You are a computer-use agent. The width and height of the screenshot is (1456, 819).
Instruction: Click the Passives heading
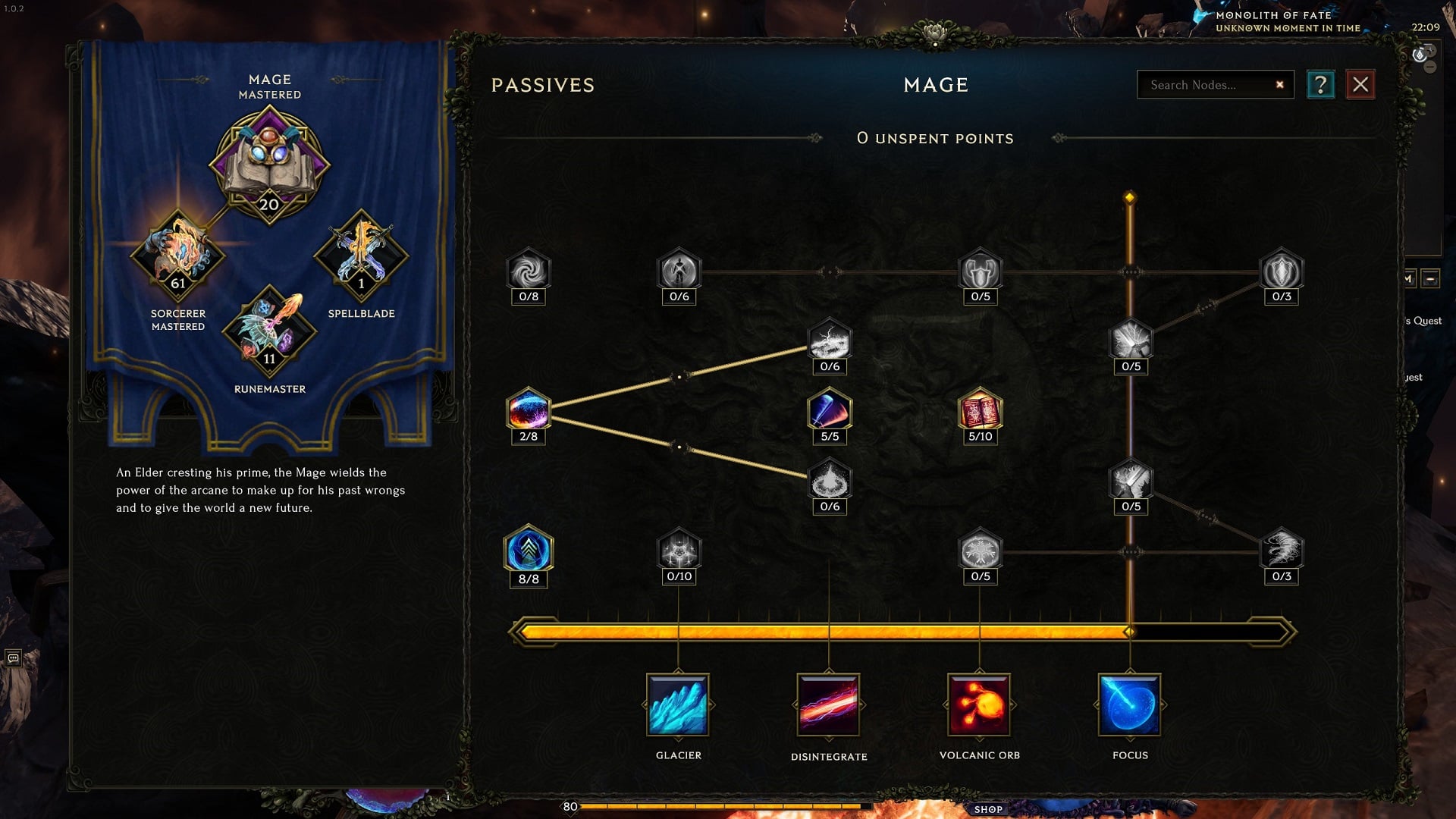pos(541,85)
